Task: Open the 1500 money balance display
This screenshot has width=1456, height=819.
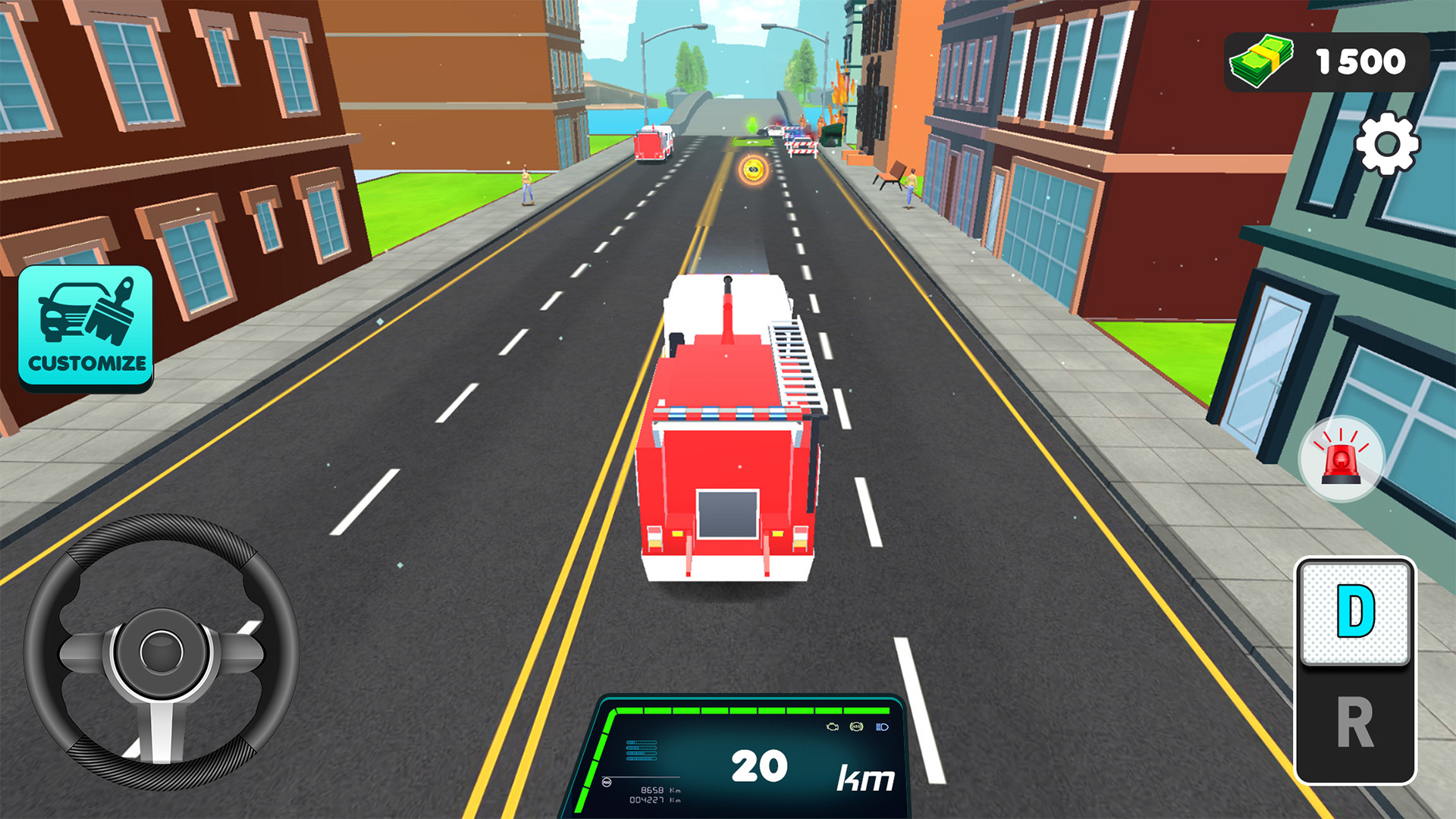Action: tap(1327, 61)
